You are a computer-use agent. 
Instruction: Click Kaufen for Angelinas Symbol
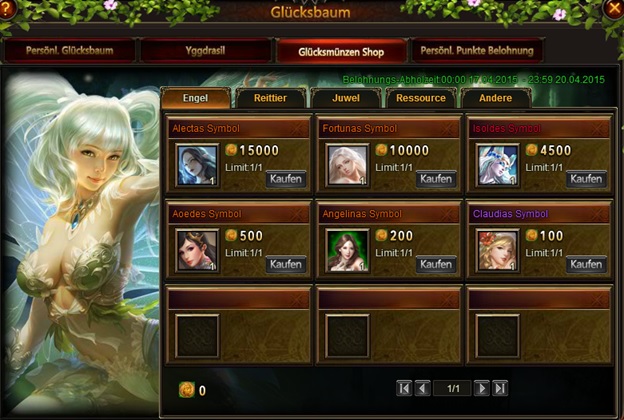437,264
